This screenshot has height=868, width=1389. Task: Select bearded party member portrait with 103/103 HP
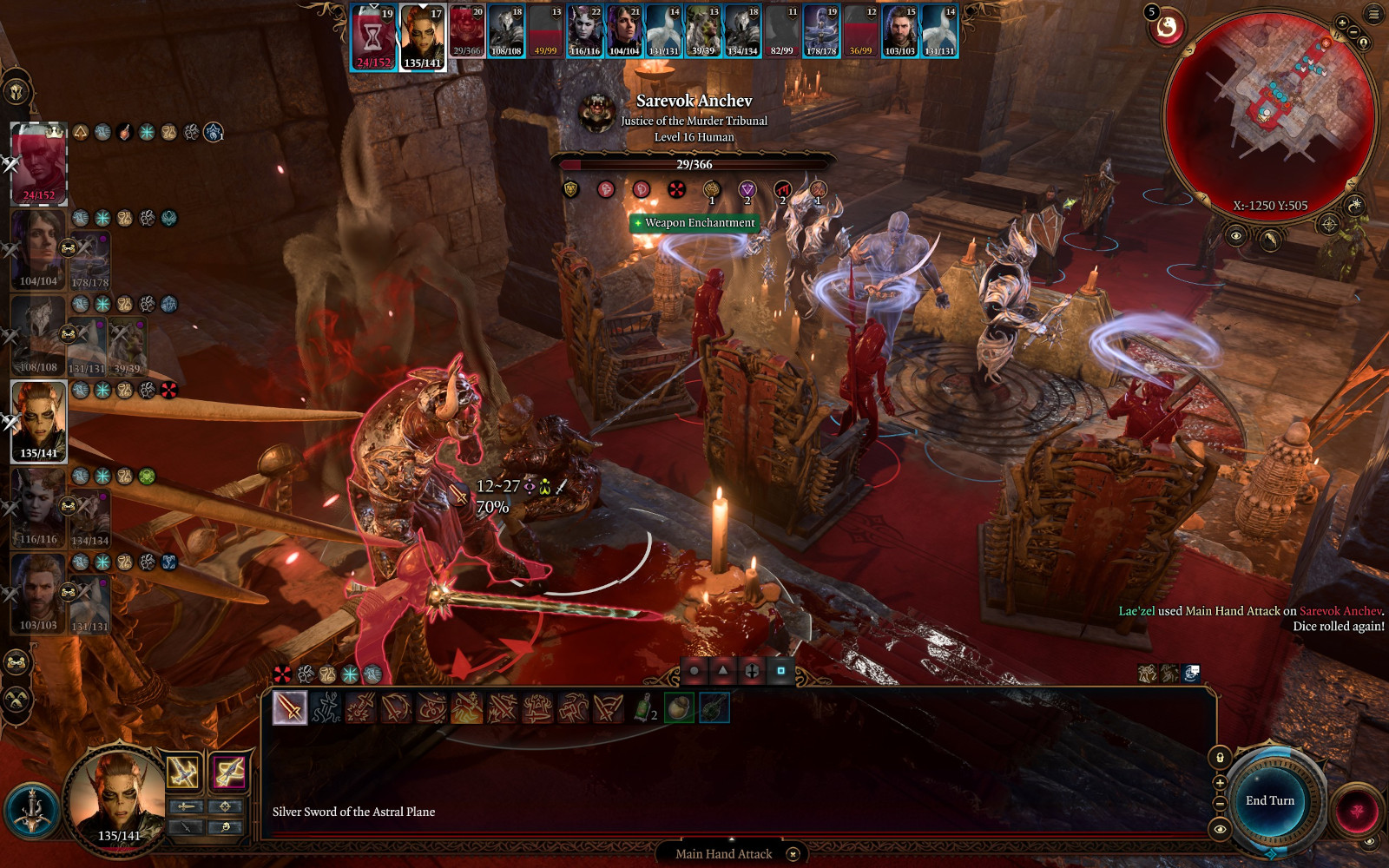tap(38, 593)
